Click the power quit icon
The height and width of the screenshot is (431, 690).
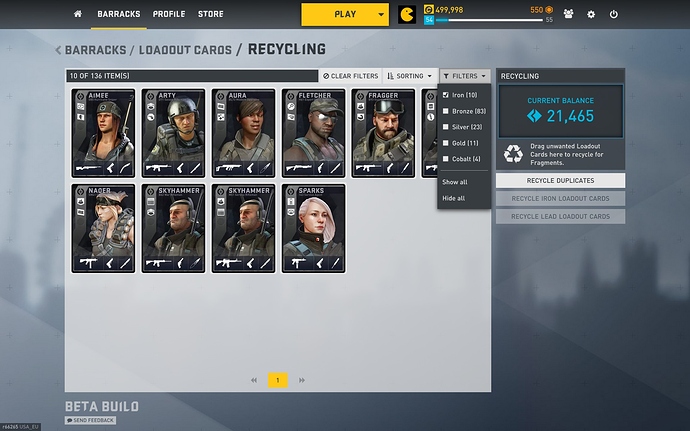(613, 15)
